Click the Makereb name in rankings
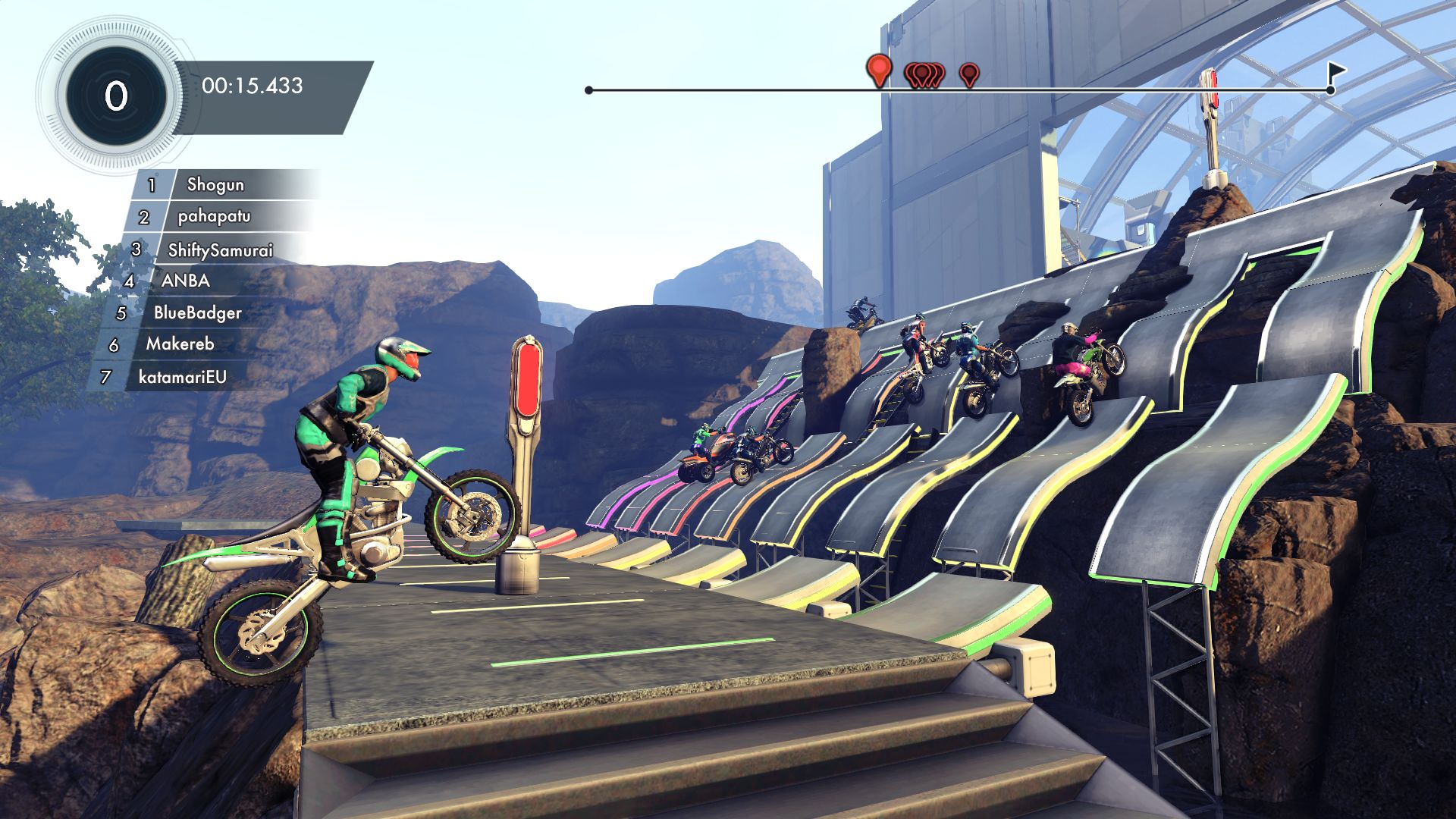Image resolution: width=1456 pixels, height=819 pixels. point(180,344)
